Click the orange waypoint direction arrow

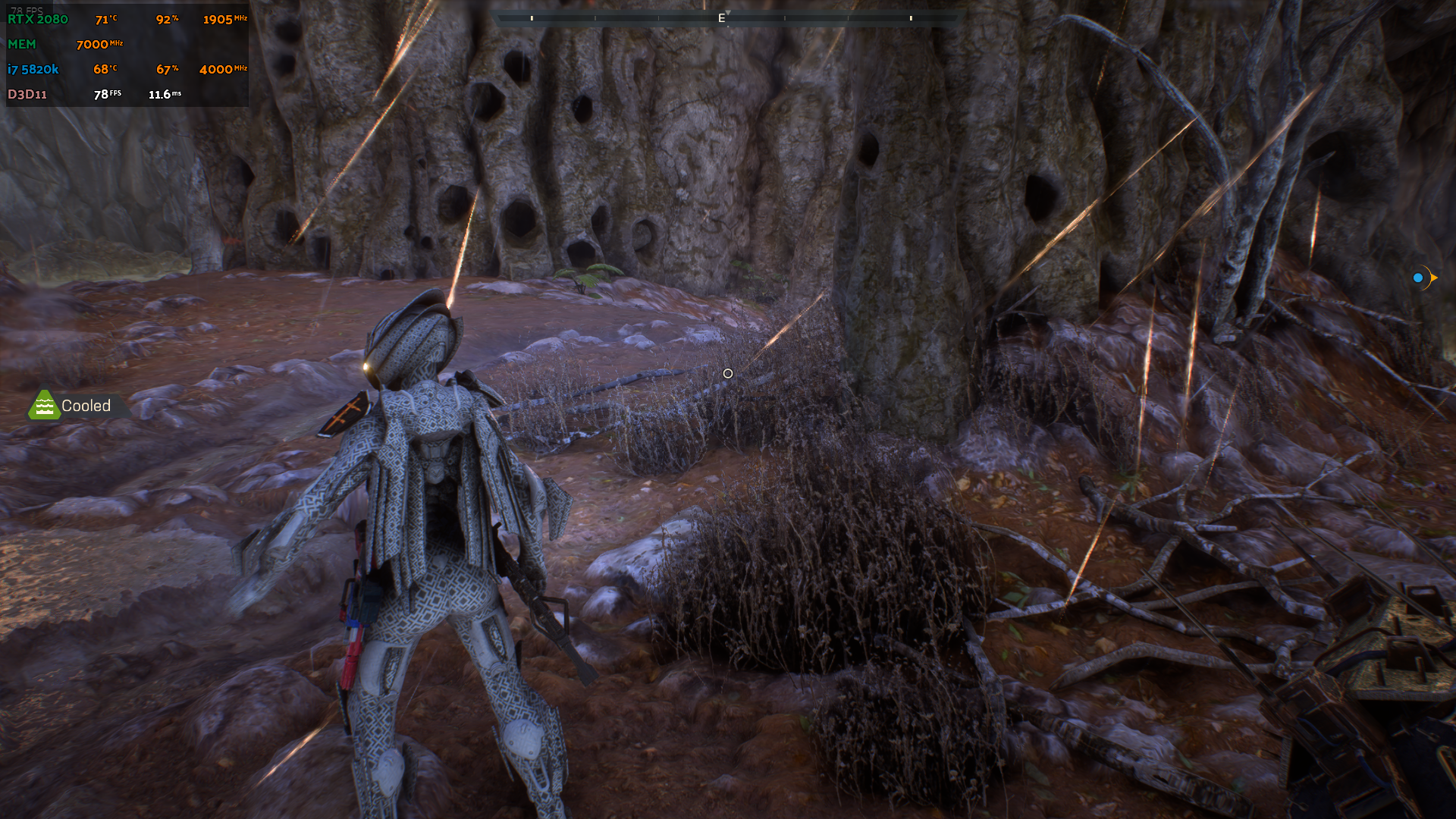point(1433,278)
